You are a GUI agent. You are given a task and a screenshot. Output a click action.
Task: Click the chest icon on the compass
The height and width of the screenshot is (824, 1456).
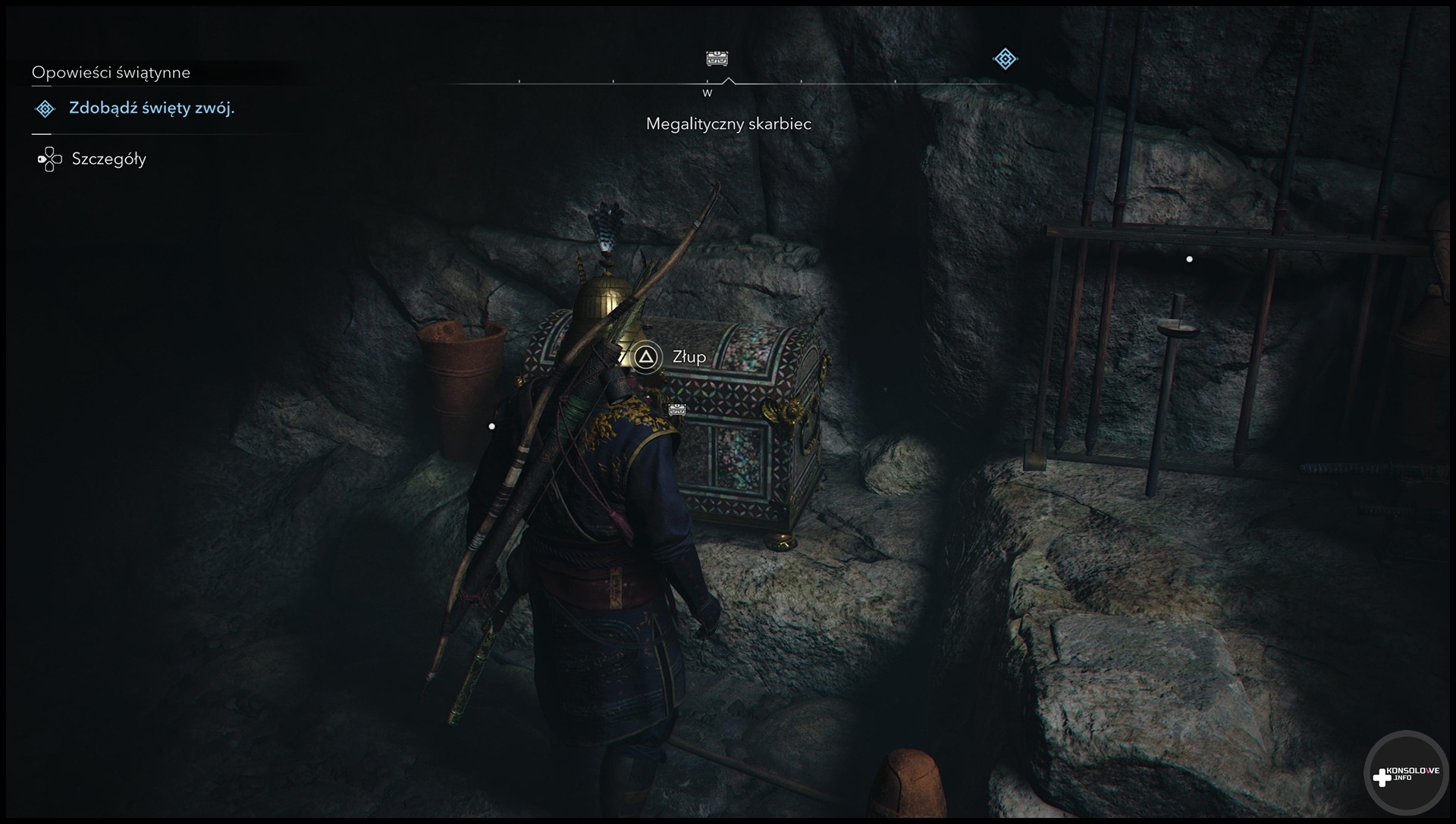click(x=717, y=58)
